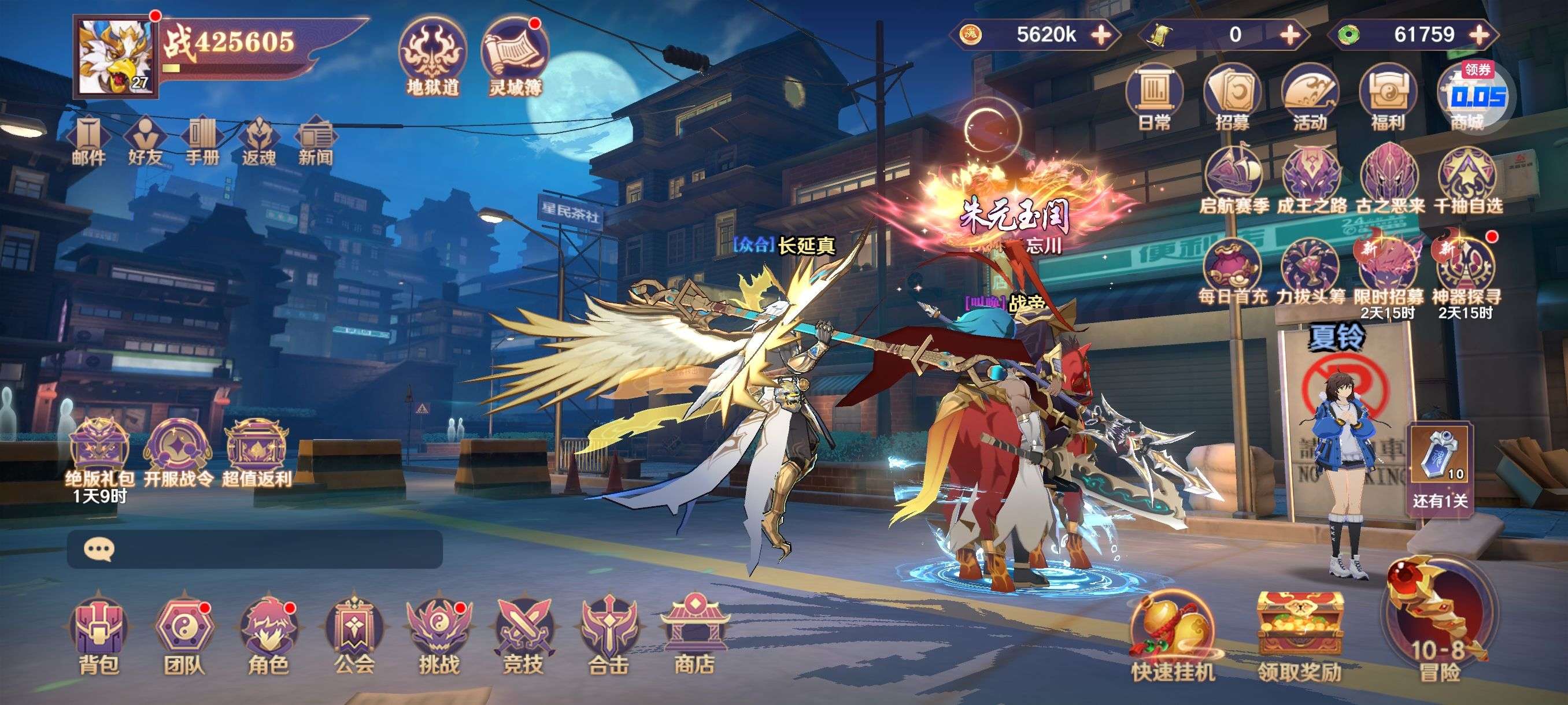Open the 地狱道 icon
The image size is (1568, 705).
433,58
